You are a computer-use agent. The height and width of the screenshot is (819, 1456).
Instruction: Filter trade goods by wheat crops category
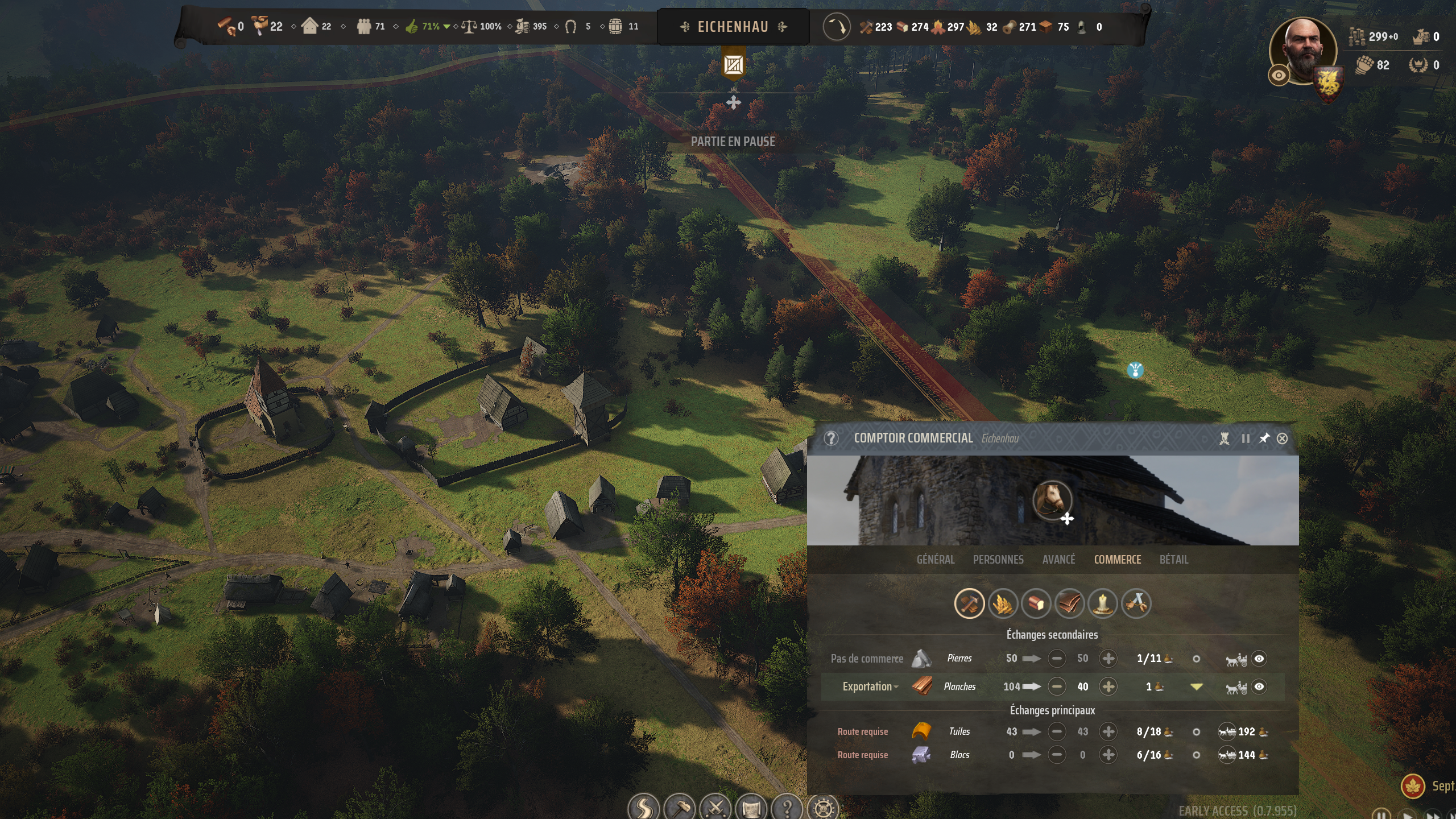tap(1002, 603)
